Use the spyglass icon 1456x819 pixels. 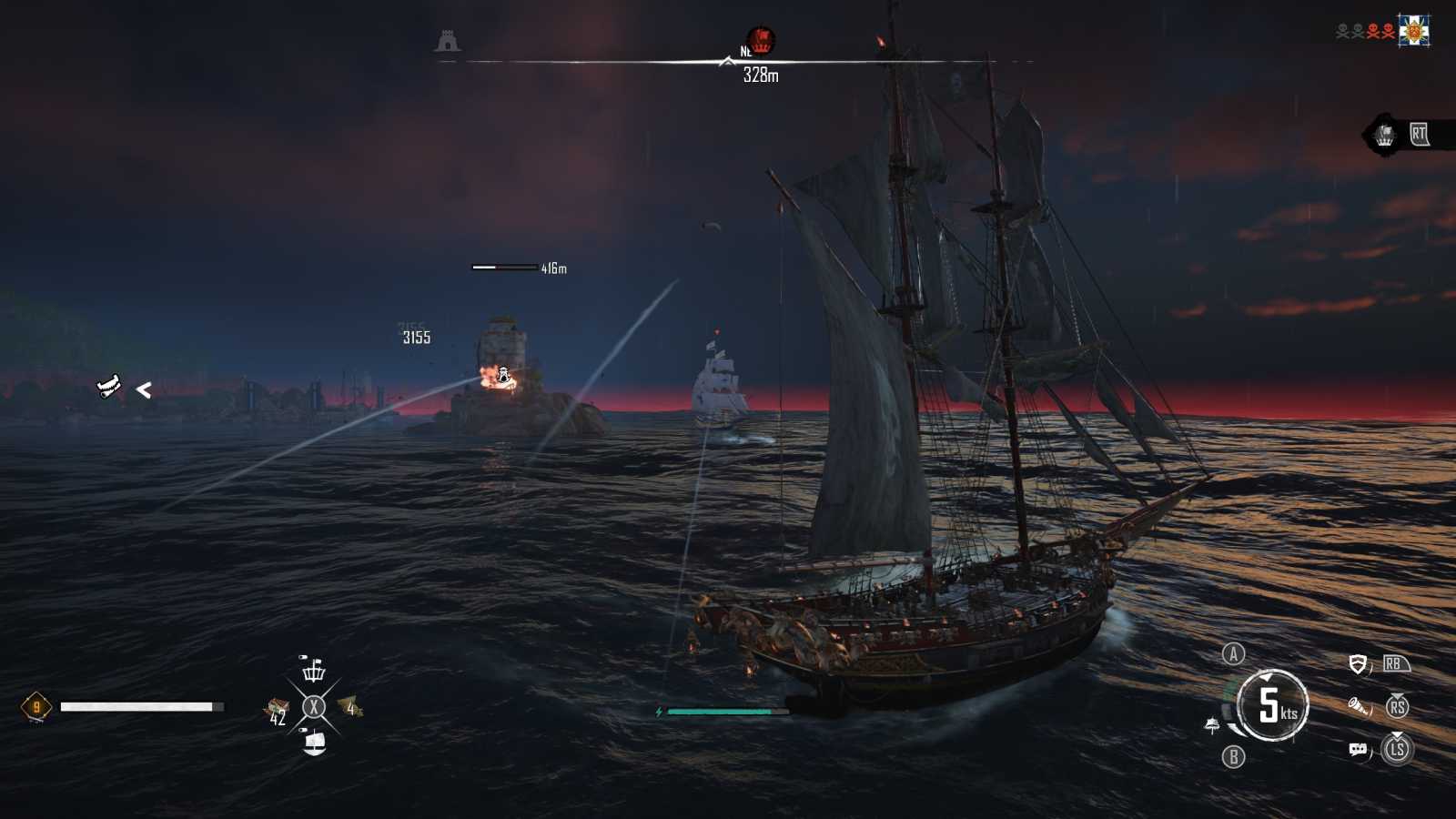coord(1359,706)
